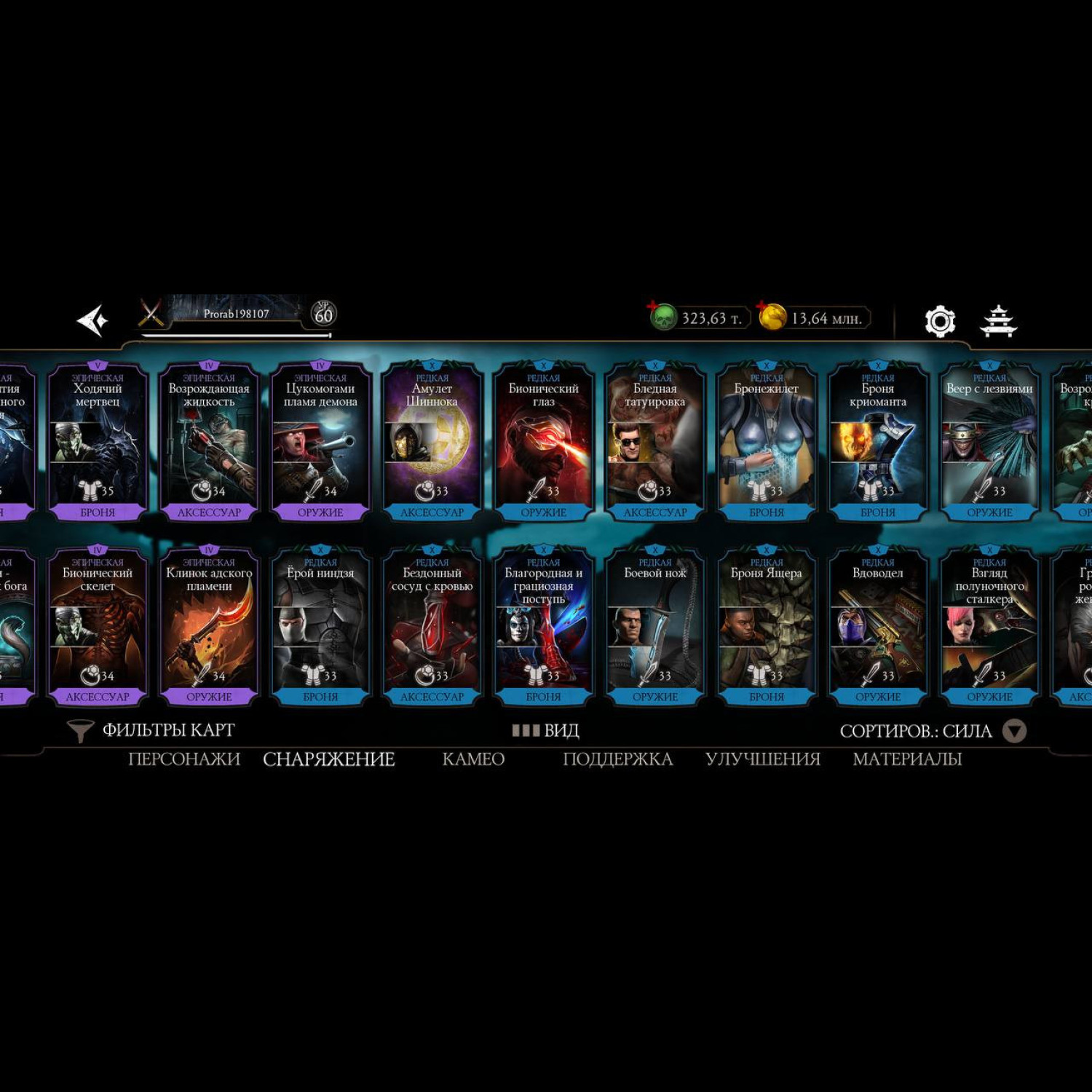The image size is (1092, 1092).
Task: Switch to the Поддержка tab
Action: (x=617, y=759)
